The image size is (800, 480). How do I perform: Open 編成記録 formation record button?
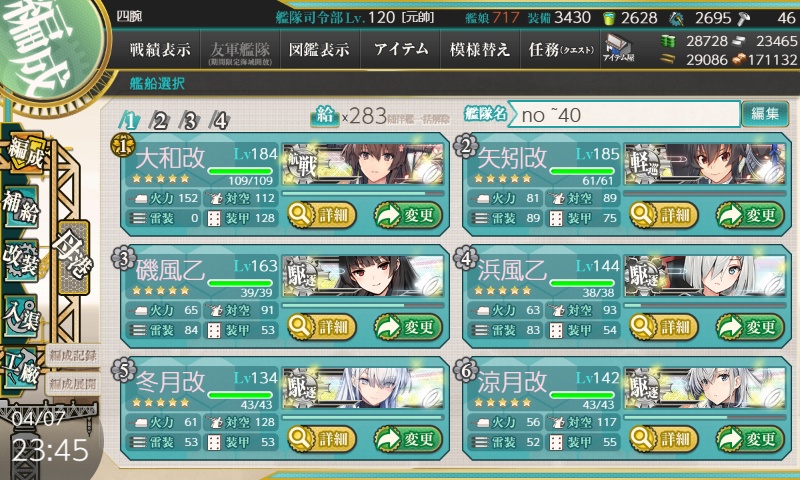click(x=72, y=355)
